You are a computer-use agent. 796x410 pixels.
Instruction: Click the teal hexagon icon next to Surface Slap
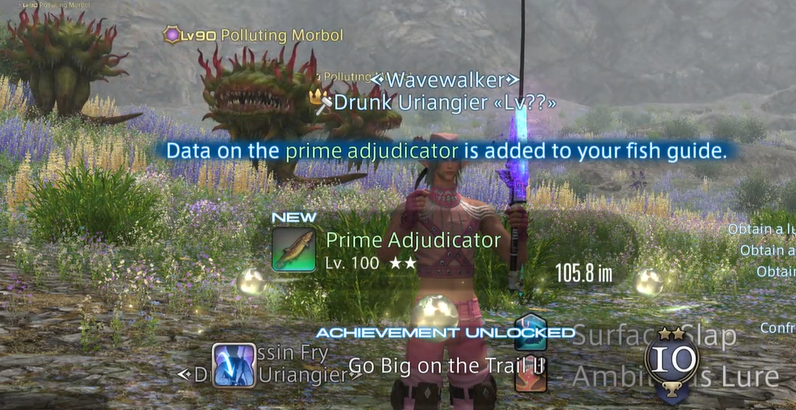pos(529,332)
